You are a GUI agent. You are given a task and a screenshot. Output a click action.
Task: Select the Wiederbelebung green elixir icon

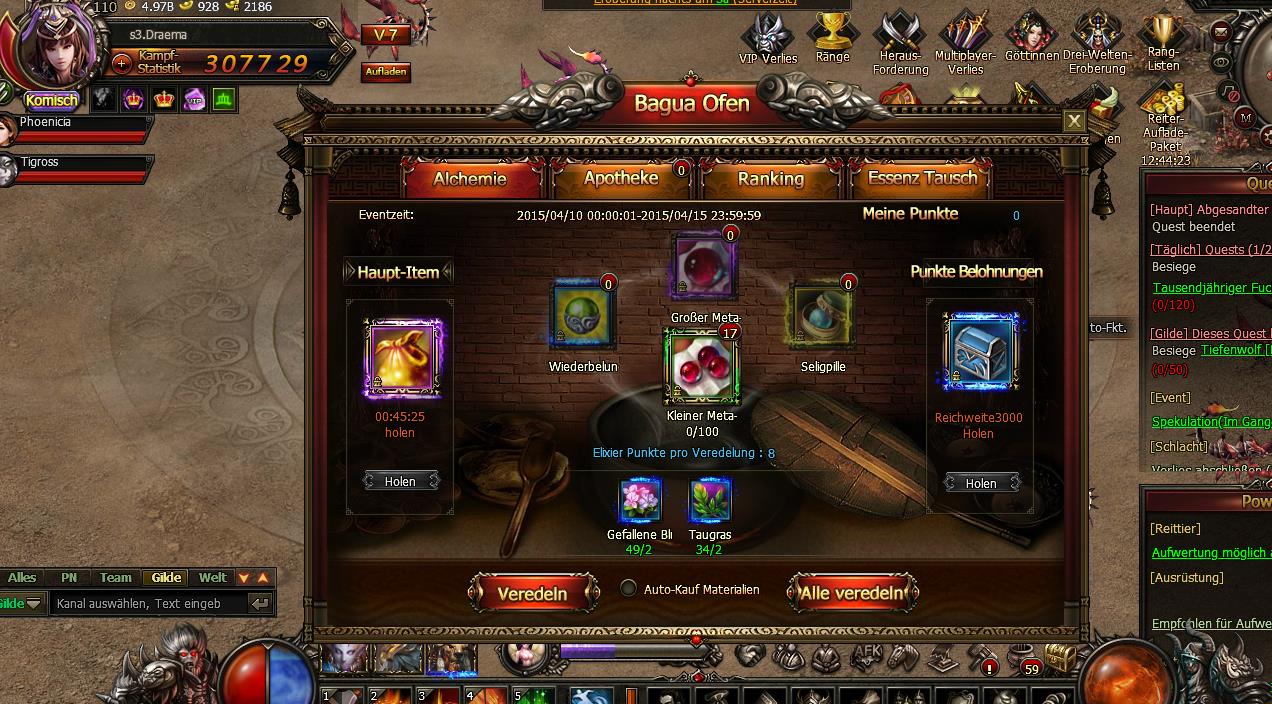click(583, 314)
